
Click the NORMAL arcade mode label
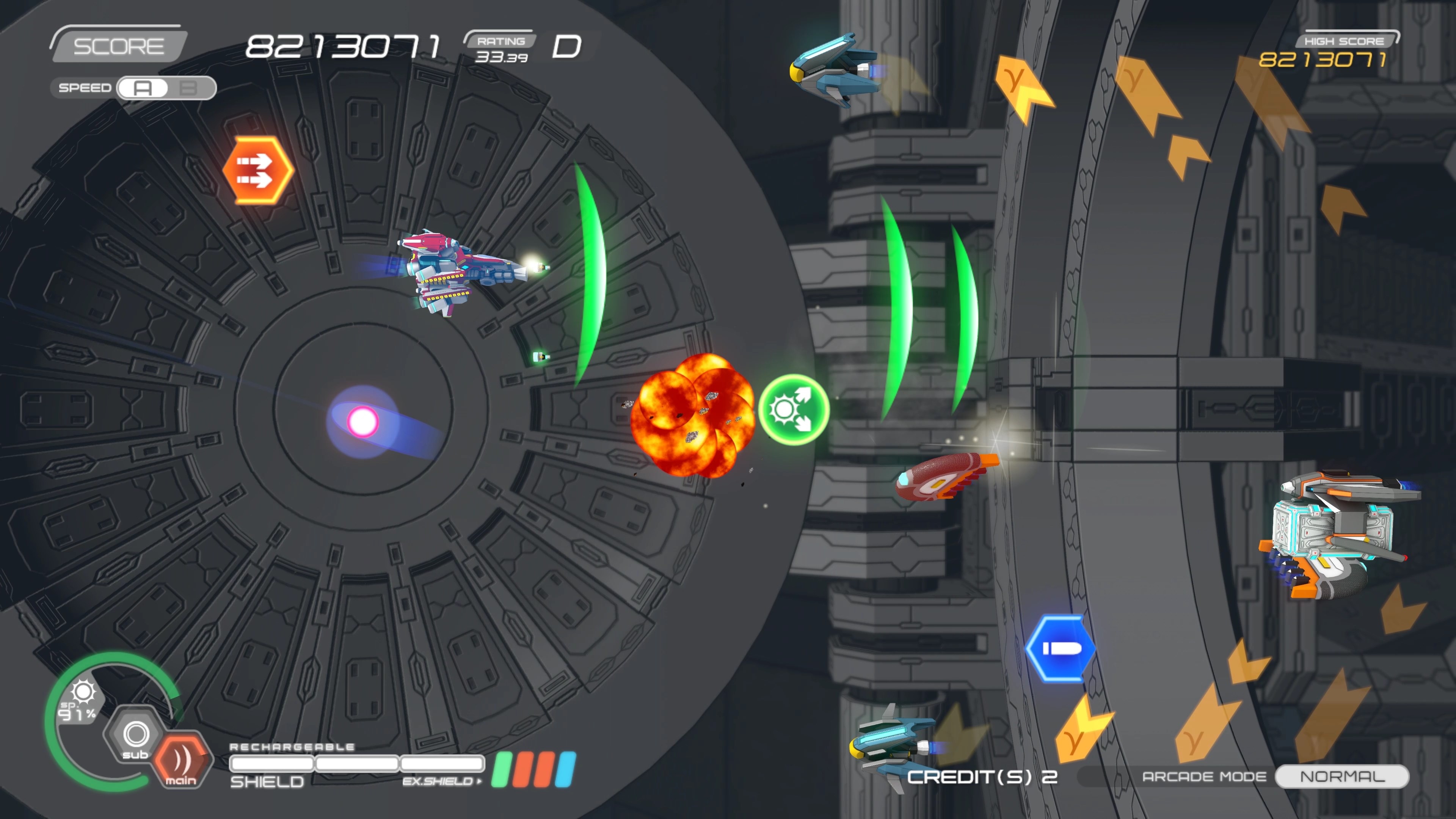(1342, 776)
